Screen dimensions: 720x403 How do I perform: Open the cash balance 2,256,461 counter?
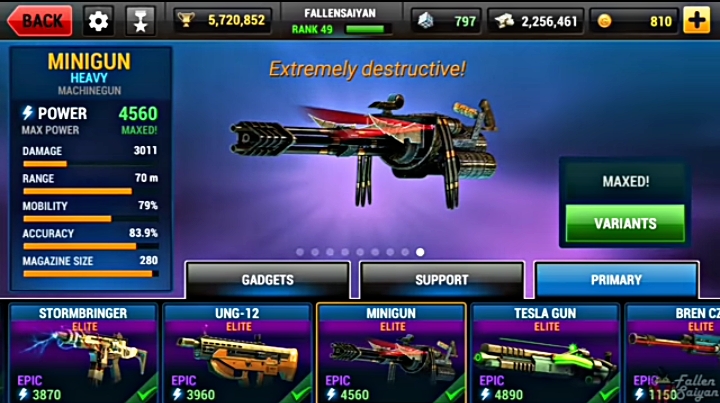pyautogui.click(x=537, y=20)
